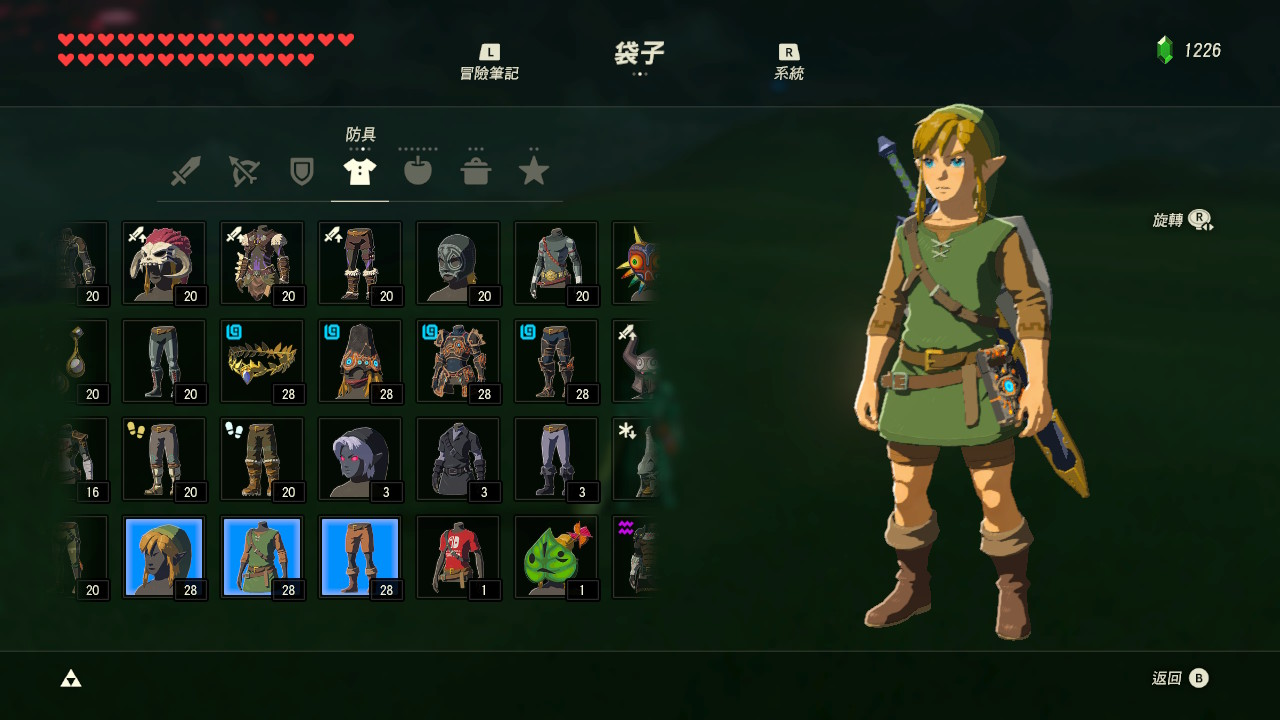Select the cooking pot food category icon
The image size is (1280, 720).
click(476, 170)
